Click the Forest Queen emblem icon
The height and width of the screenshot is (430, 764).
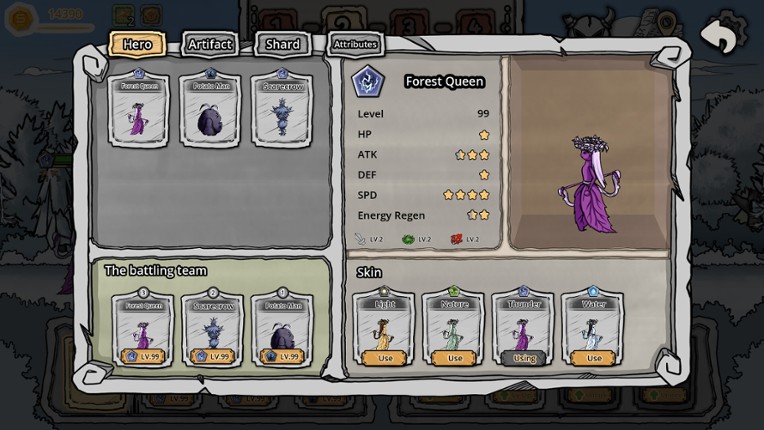tap(369, 82)
